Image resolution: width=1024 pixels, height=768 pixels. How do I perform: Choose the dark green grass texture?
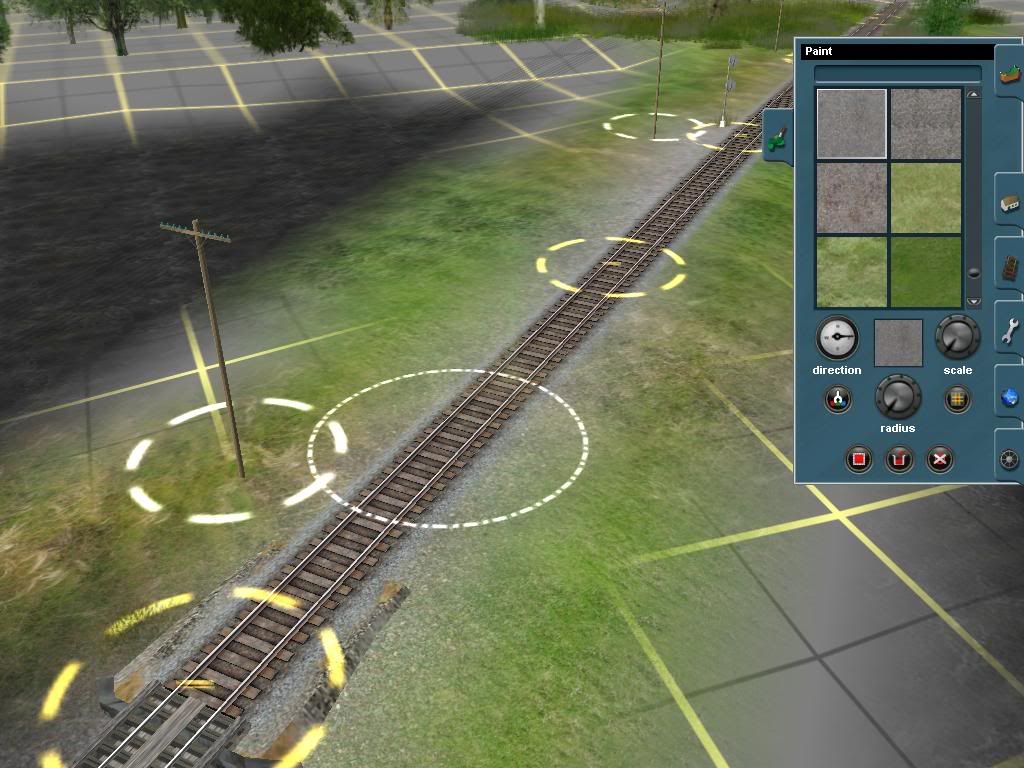(x=925, y=271)
